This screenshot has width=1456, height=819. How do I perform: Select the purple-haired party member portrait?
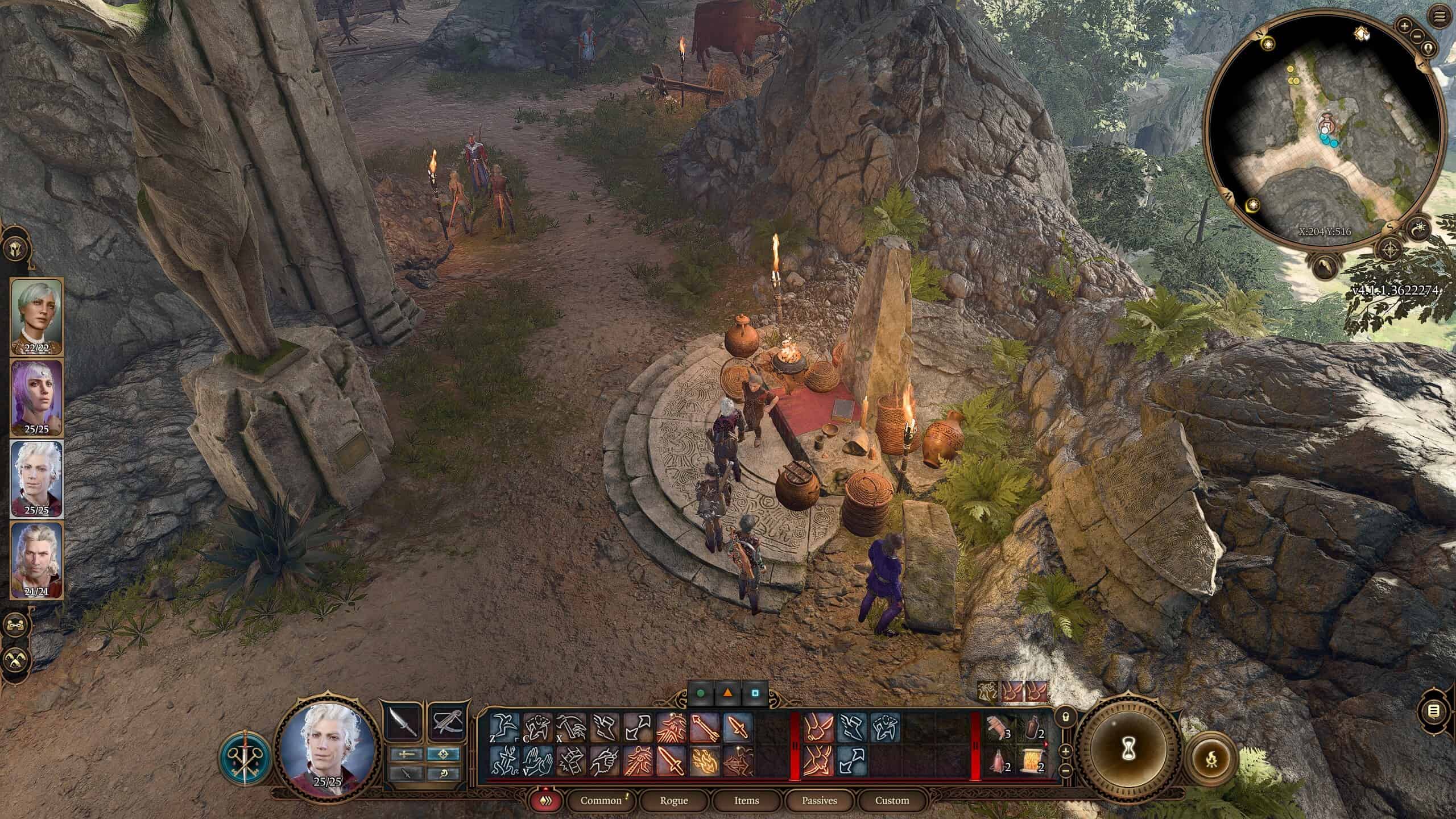[x=37, y=397]
